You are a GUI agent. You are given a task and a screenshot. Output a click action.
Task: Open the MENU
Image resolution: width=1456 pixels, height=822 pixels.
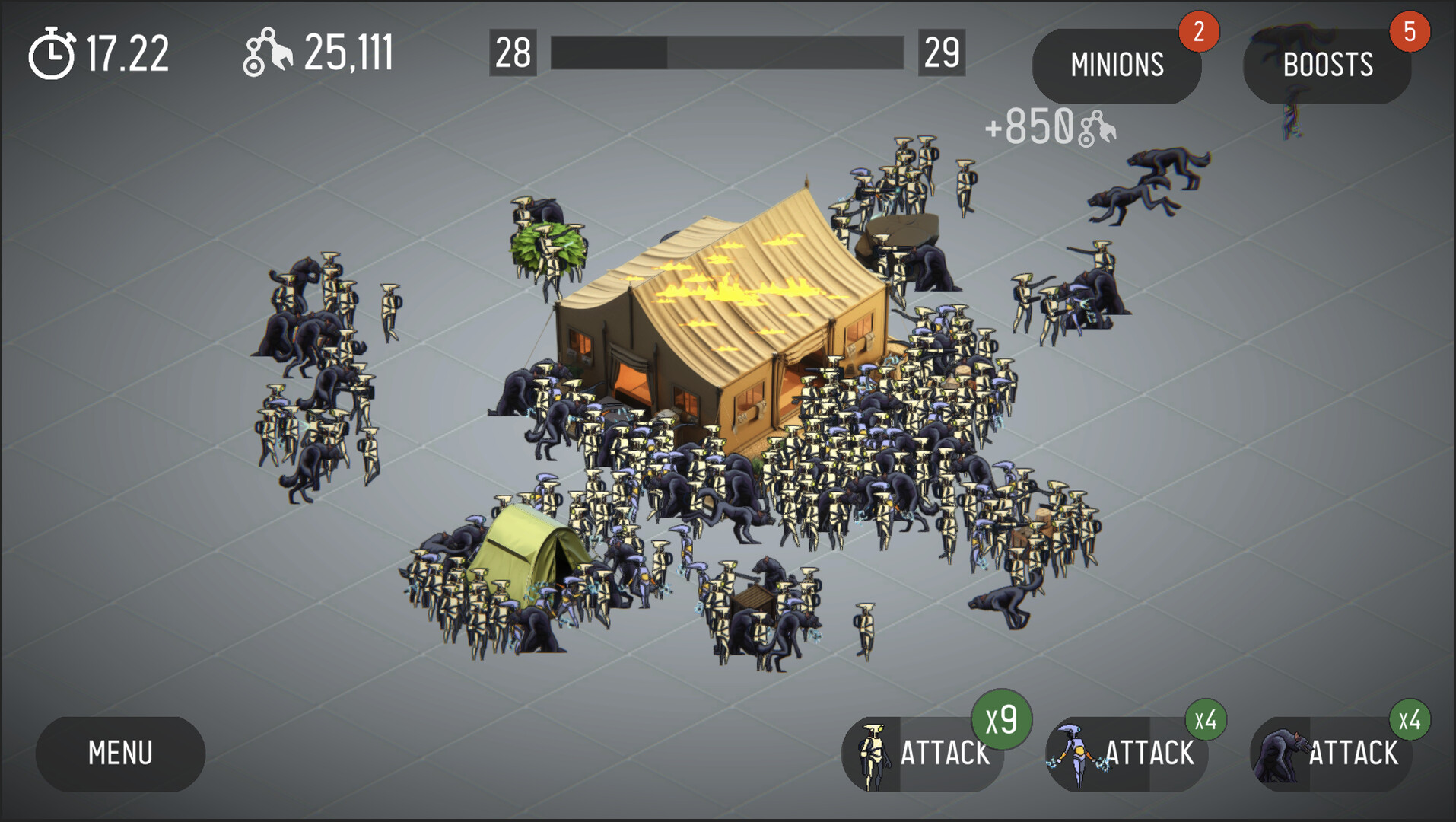tap(119, 753)
